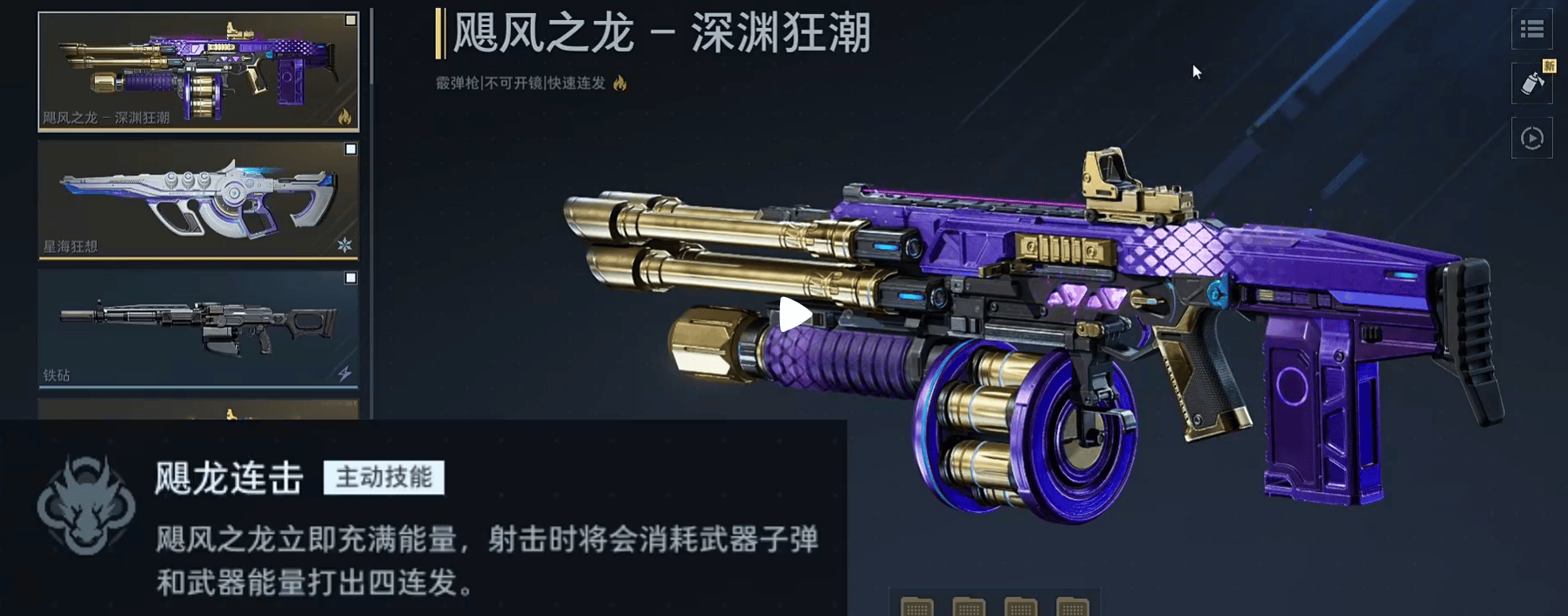This screenshot has width=1568, height=616.
Task: Click the circular preview play icon
Action: point(1531,138)
